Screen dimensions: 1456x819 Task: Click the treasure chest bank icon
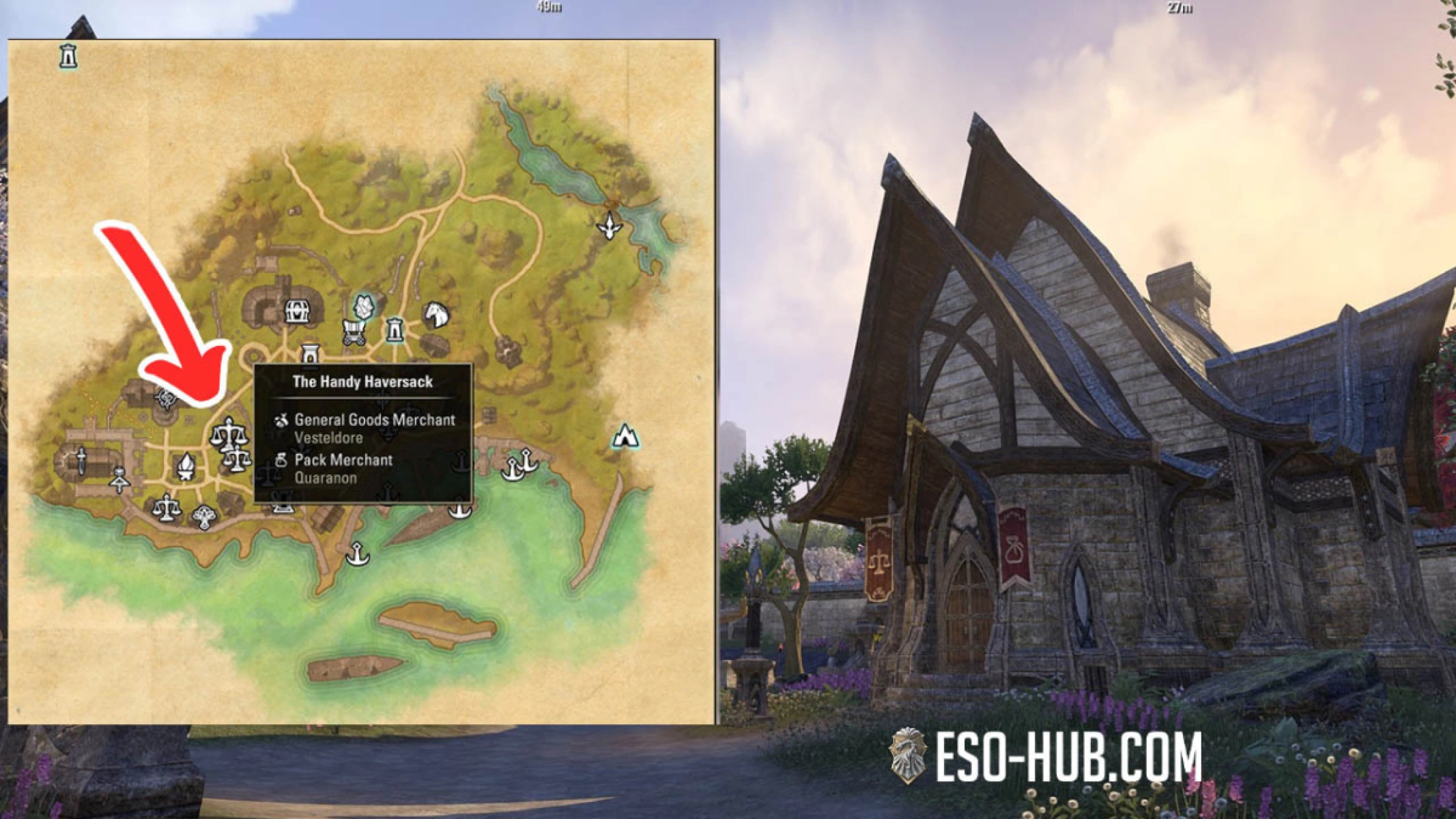coord(297,313)
